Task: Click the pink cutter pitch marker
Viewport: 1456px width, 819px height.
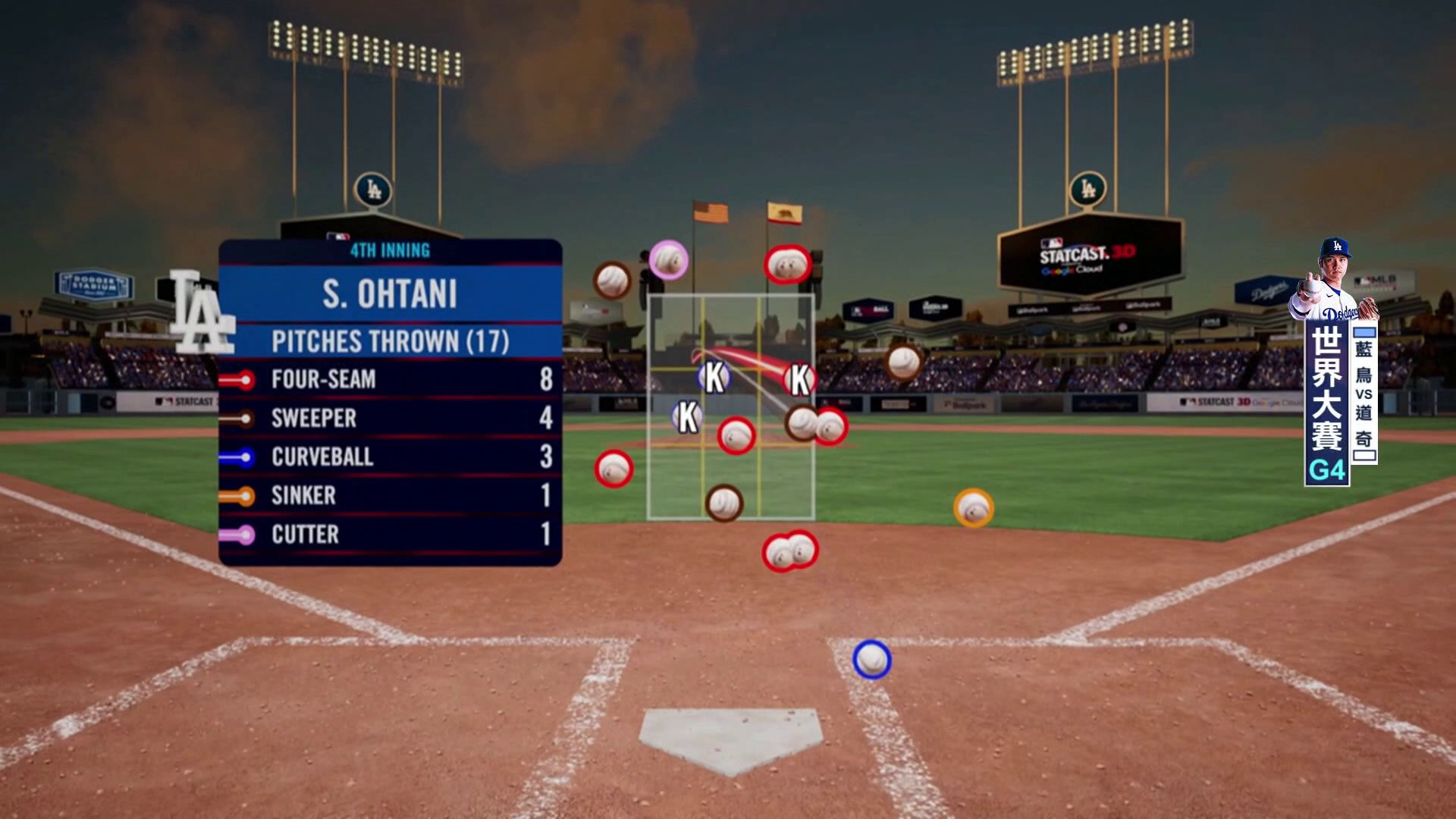Action: click(x=668, y=260)
